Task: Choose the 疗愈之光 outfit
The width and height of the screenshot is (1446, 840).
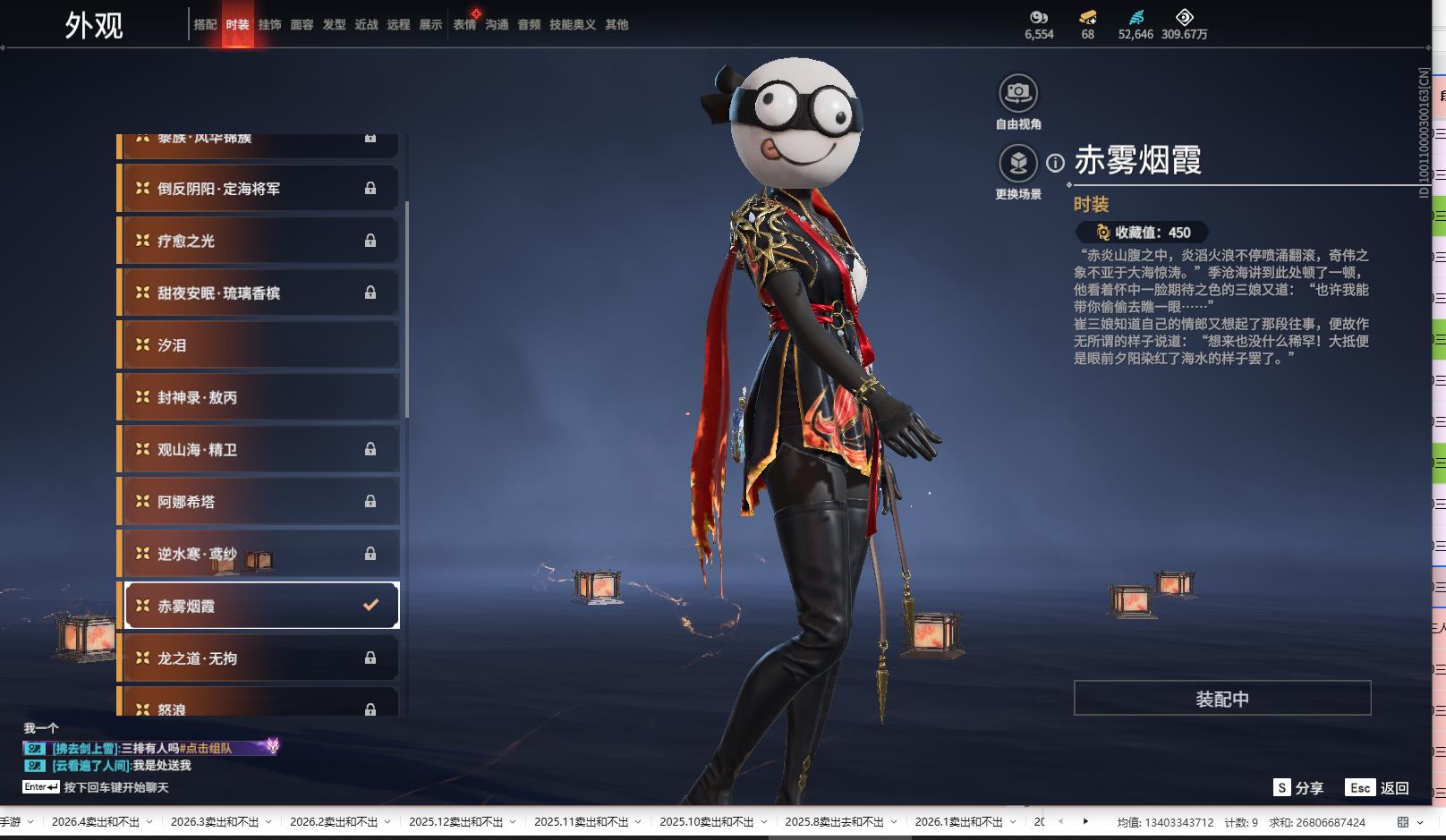Action: tap(259, 241)
